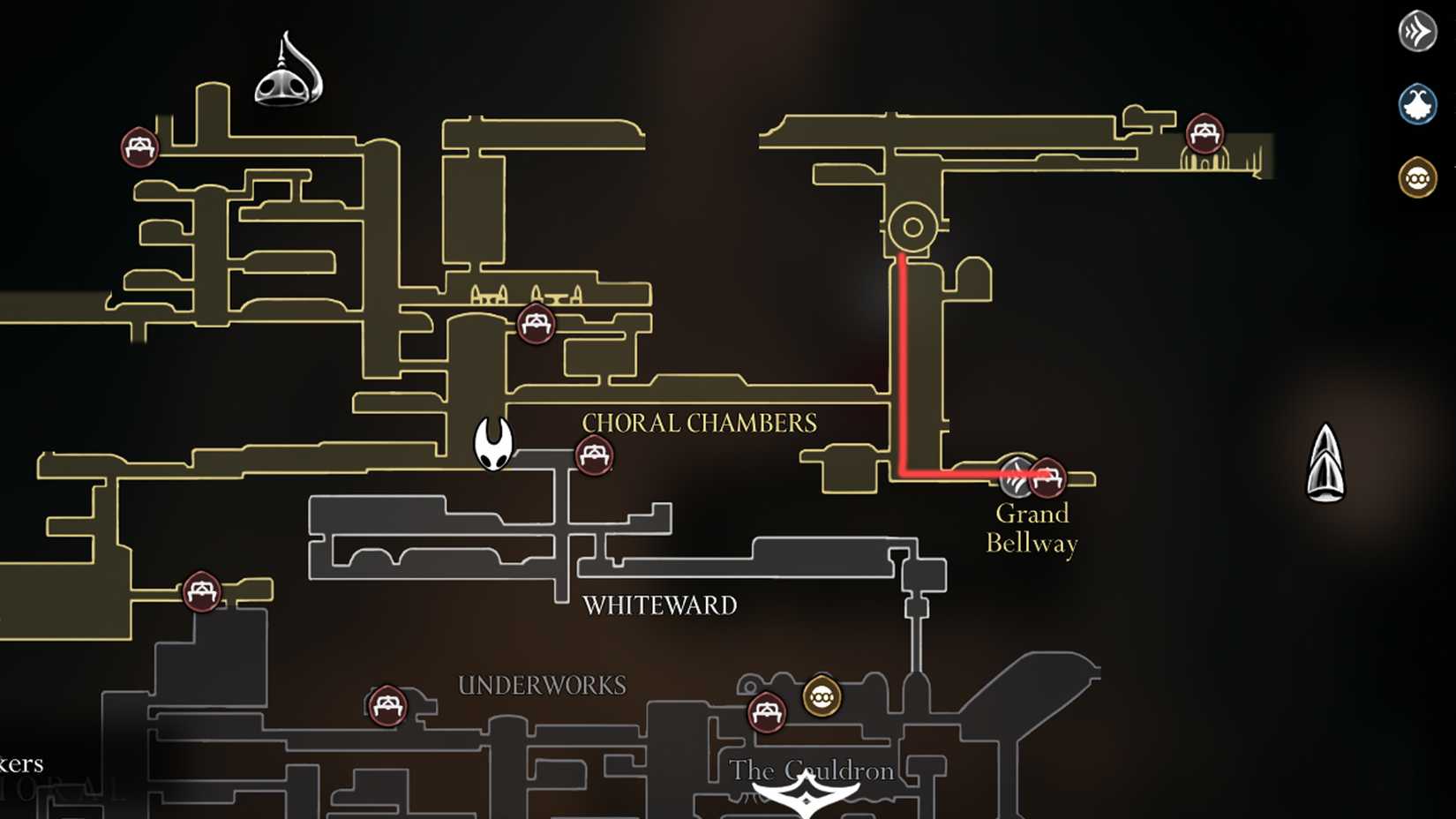Click the Grand Bellway label
This screenshot has width=1456, height=819.
pyautogui.click(x=1031, y=528)
